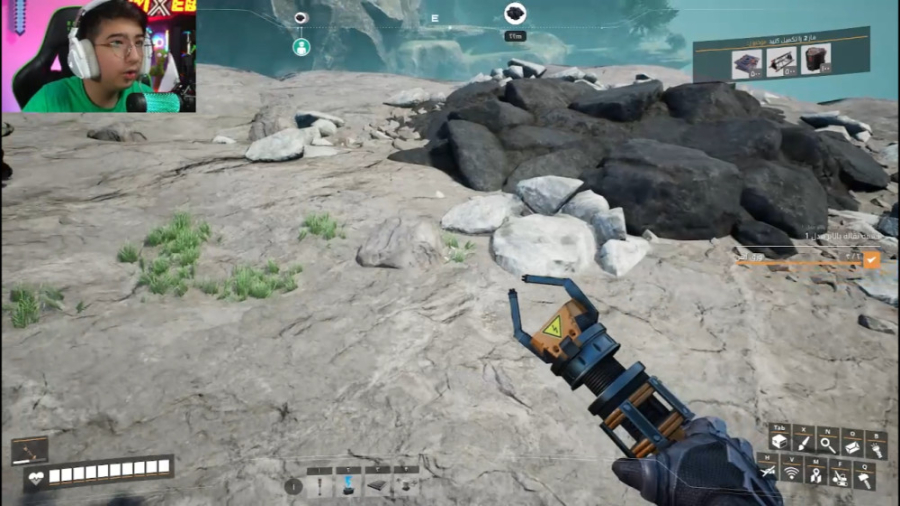Image resolution: width=900 pixels, height=506 pixels.
Task: Activate the wireless signal icon
Action: click(x=792, y=471)
